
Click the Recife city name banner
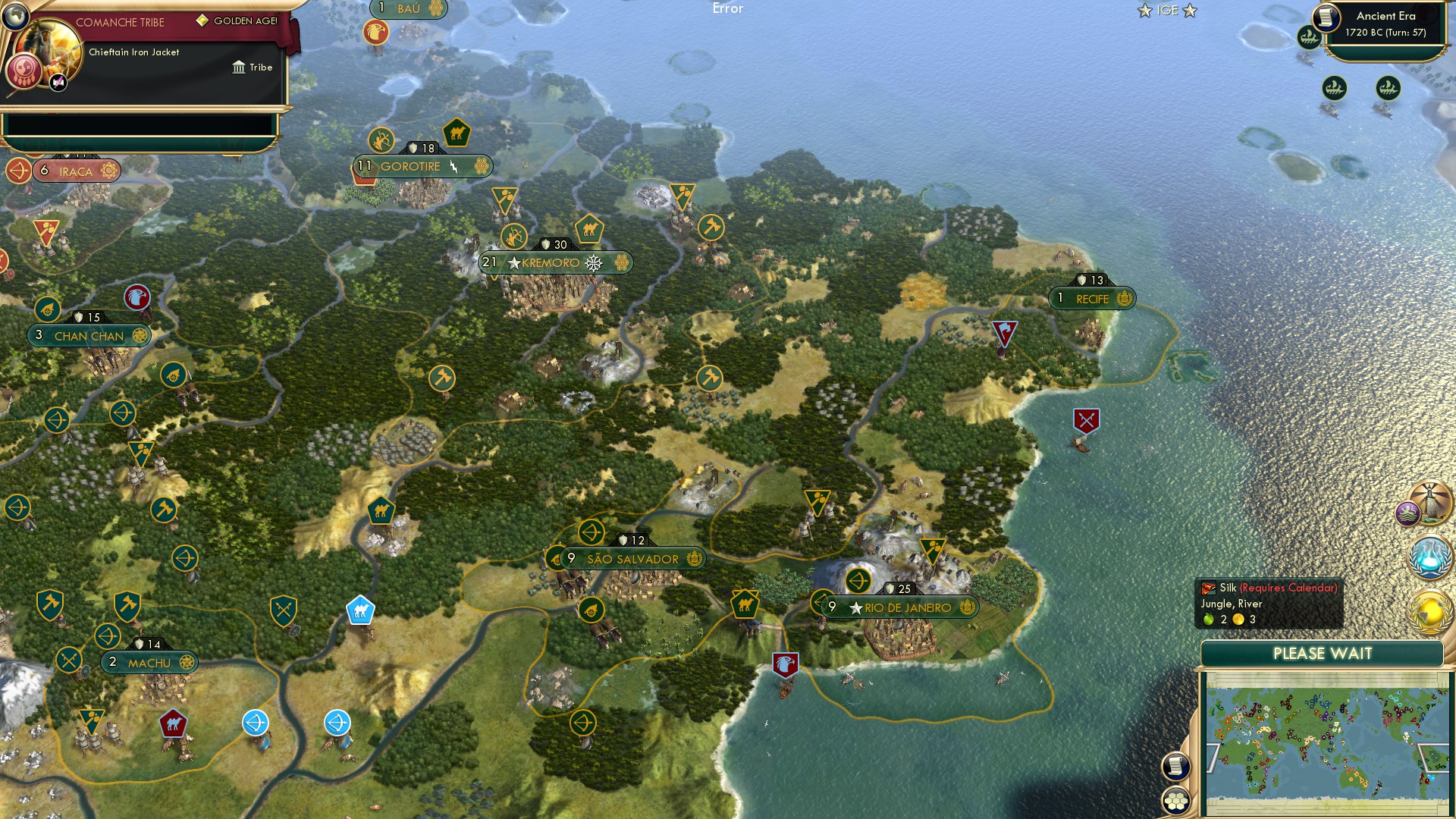[1092, 298]
